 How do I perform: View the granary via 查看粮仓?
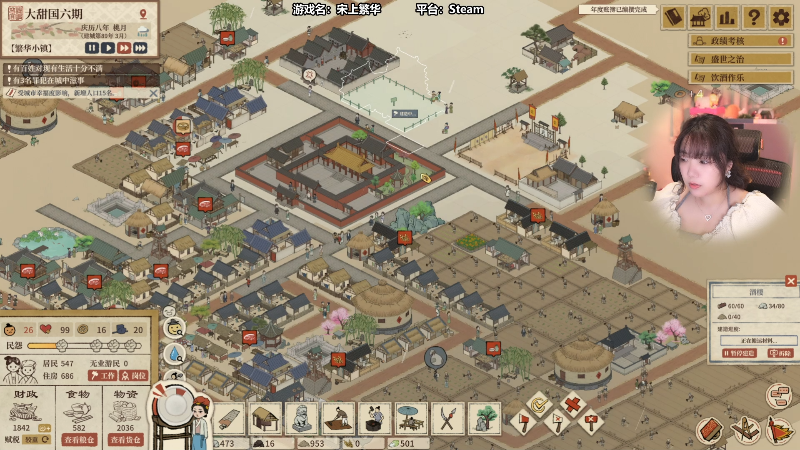pyautogui.click(x=80, y=439)
